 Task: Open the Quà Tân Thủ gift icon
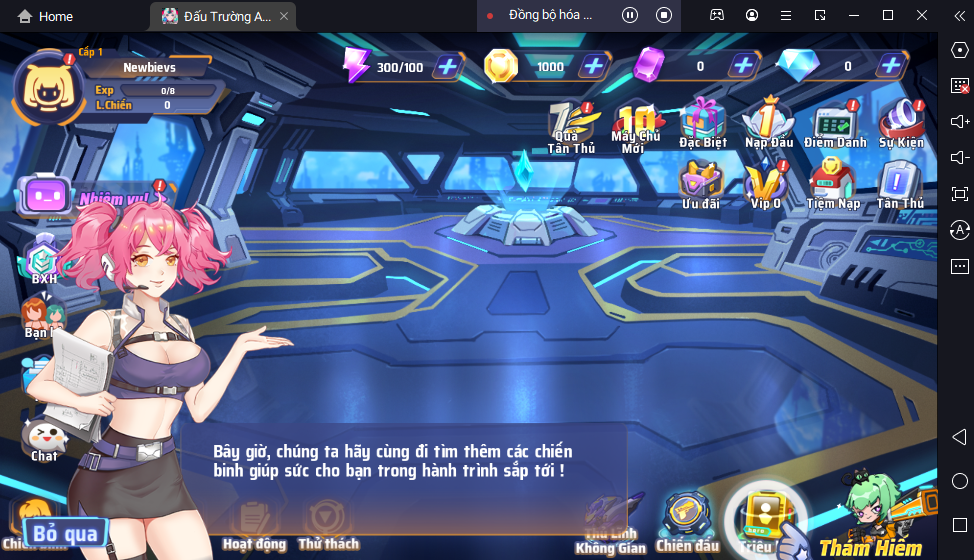[x=571, y=125]
